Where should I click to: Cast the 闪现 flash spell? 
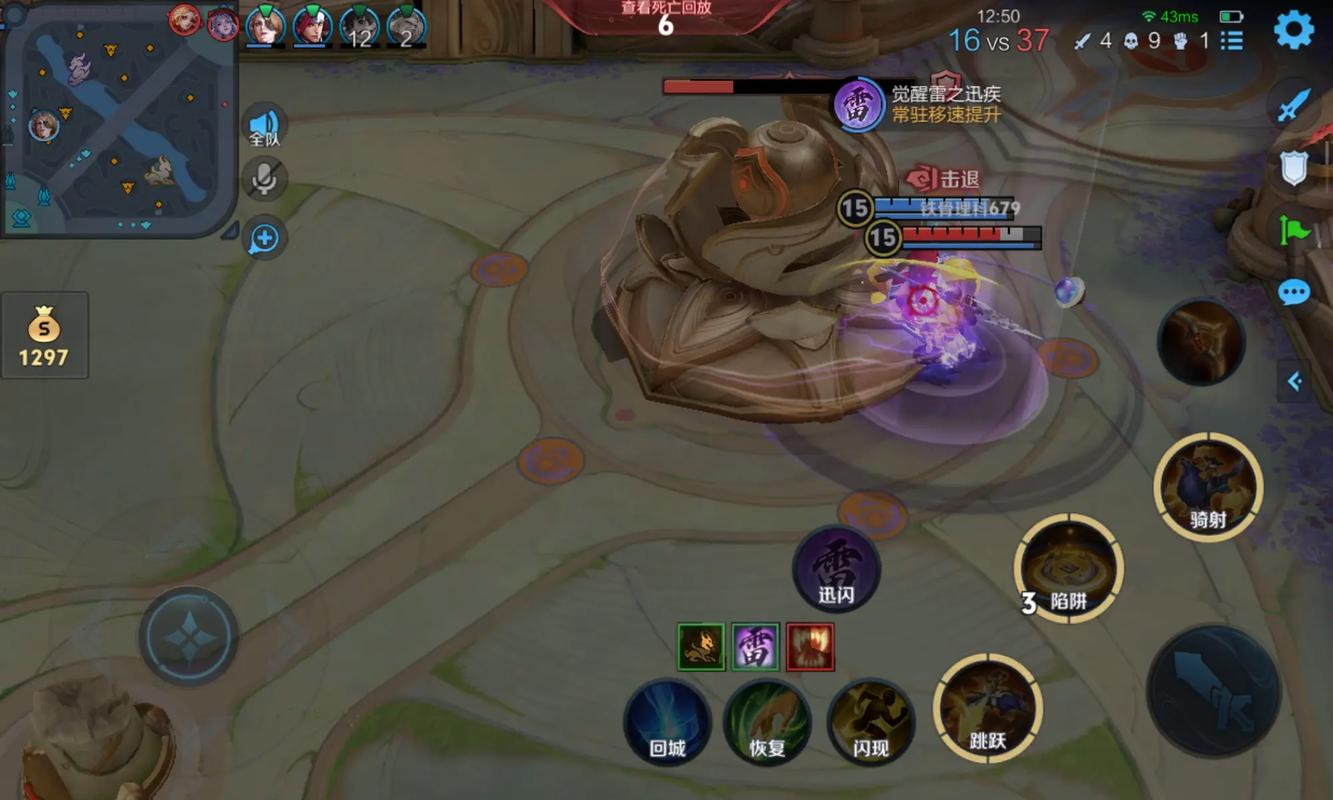pyautogui.click(x=870, y=722)
